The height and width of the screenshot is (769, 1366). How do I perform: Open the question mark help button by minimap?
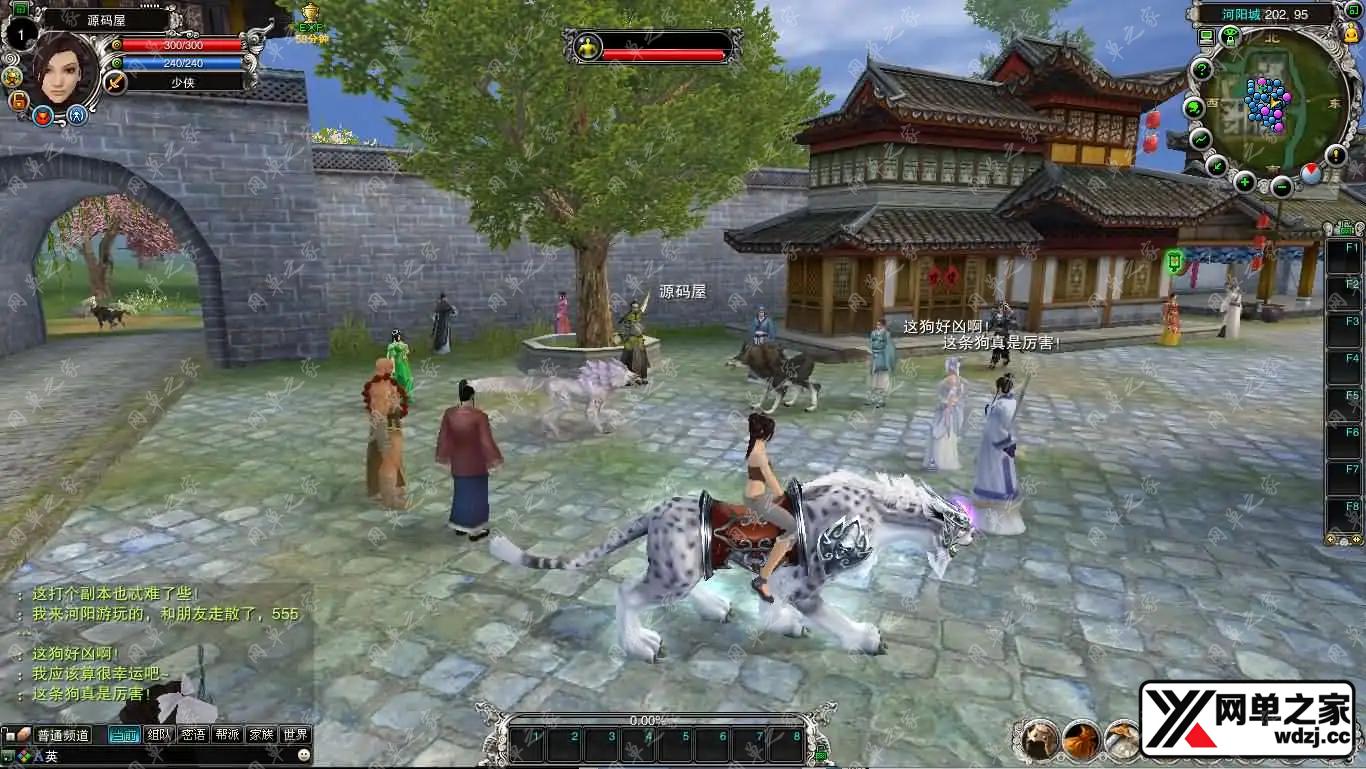click(1202, 70)
